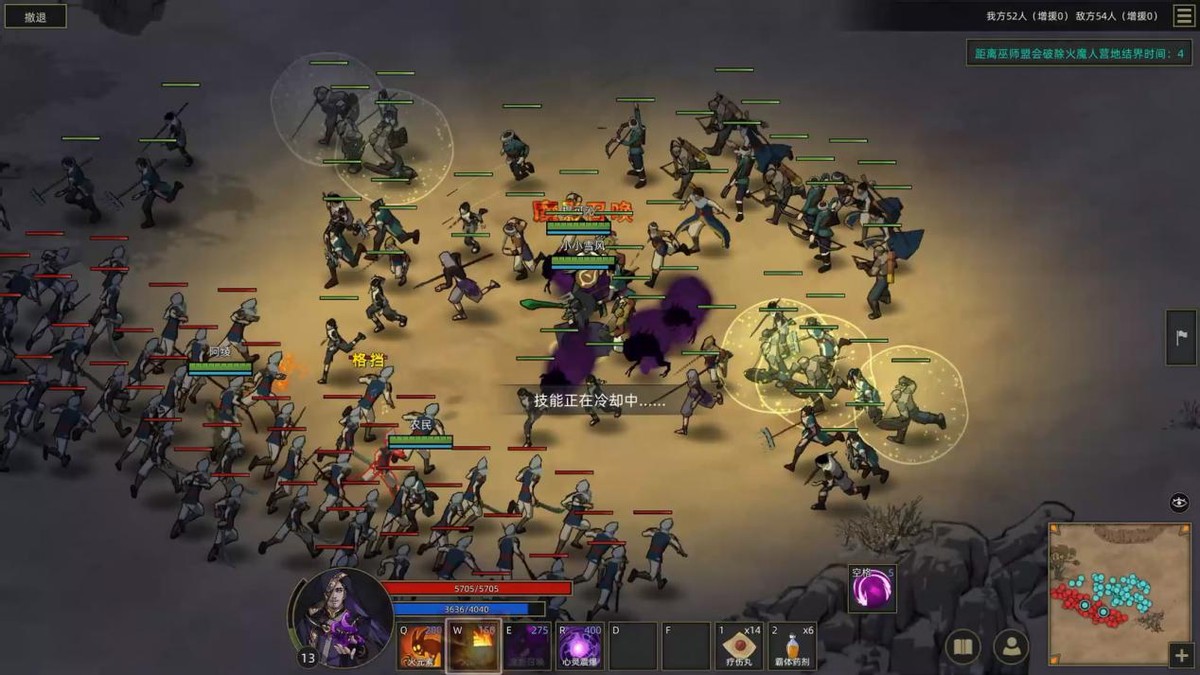The image size is (1200, 675).
Task: Toggle the eye visibility icon
Action: (1179, 503)
